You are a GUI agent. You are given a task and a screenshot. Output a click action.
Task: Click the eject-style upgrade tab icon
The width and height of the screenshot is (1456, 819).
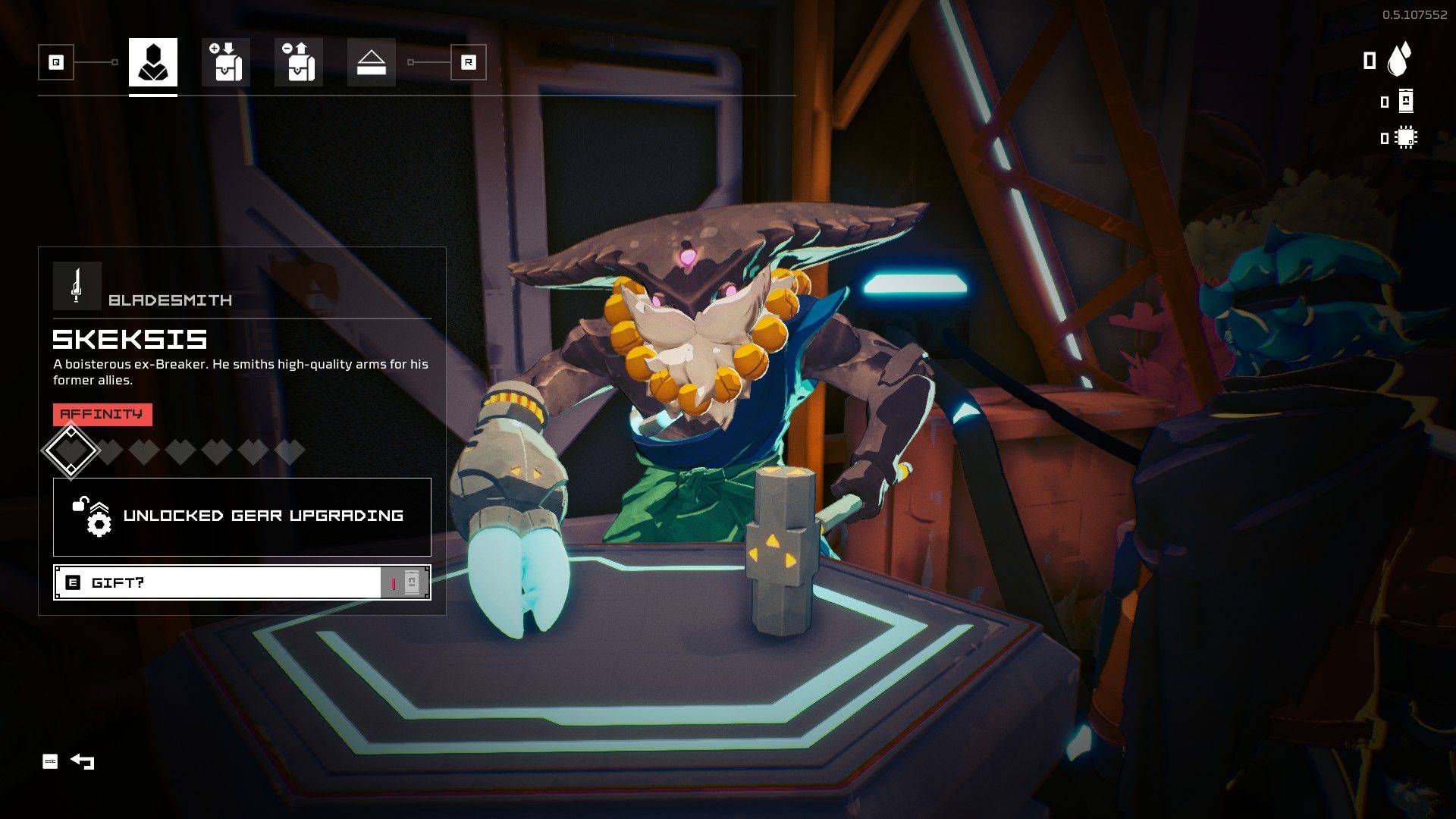(x=370, y=62)
